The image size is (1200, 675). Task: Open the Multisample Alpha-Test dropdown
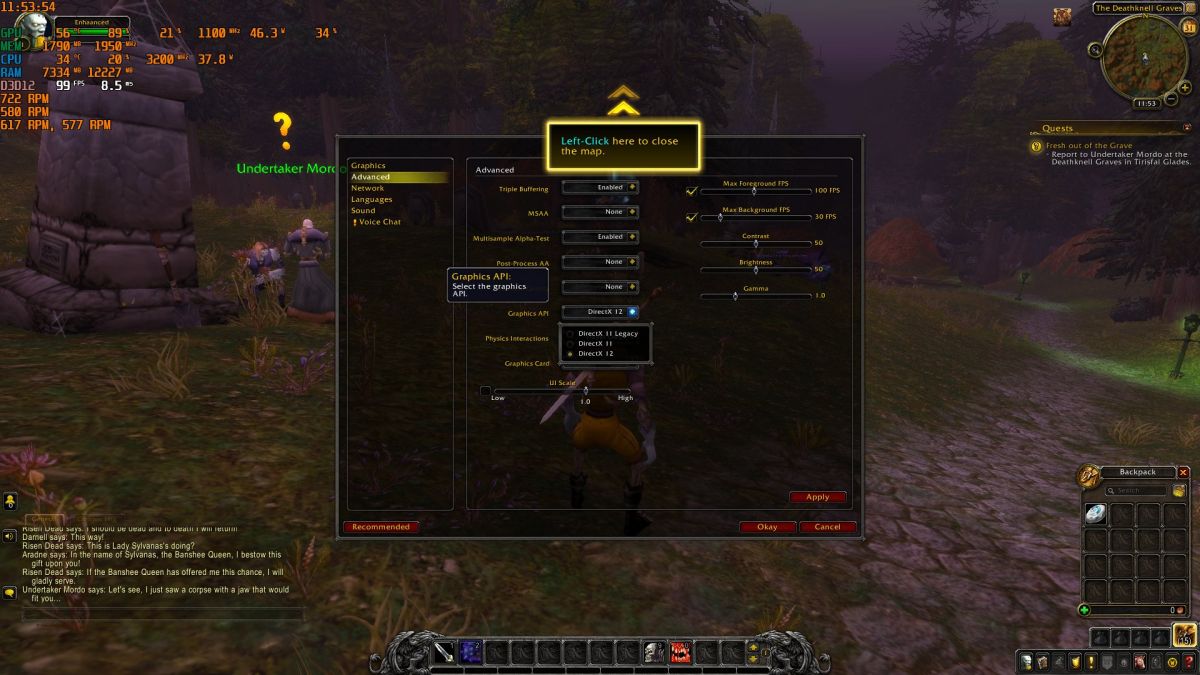(x=600, y=237)
